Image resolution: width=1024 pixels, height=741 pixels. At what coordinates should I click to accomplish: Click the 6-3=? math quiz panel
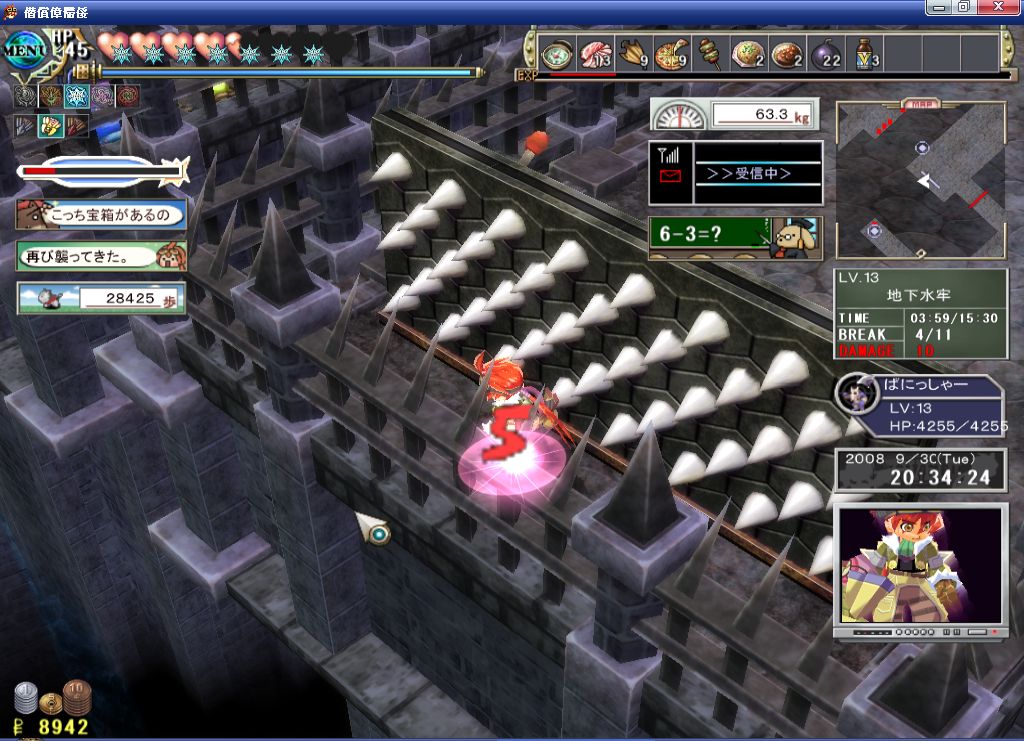734,238
